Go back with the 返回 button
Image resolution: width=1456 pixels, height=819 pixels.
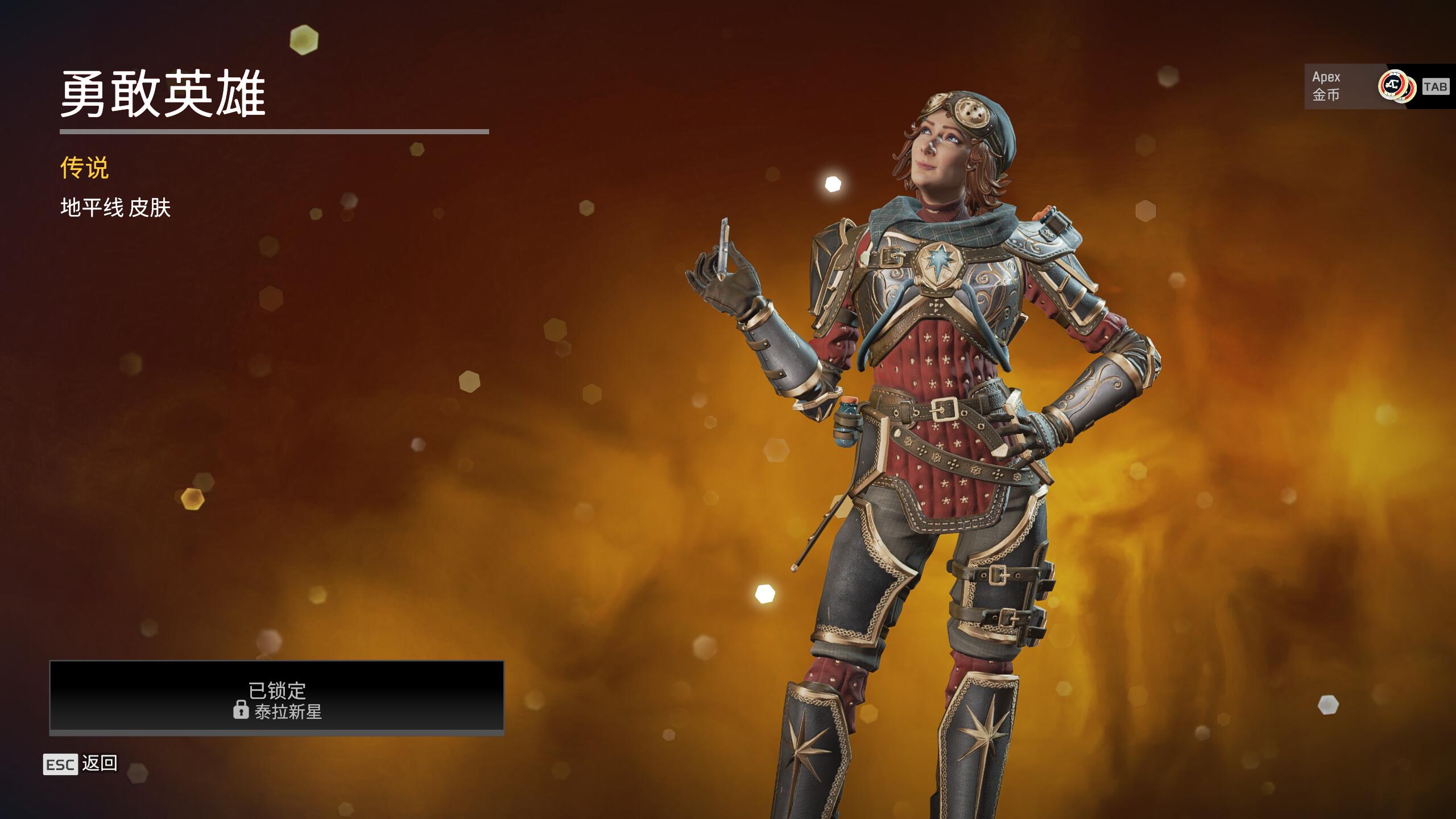[x=81, y=764]
